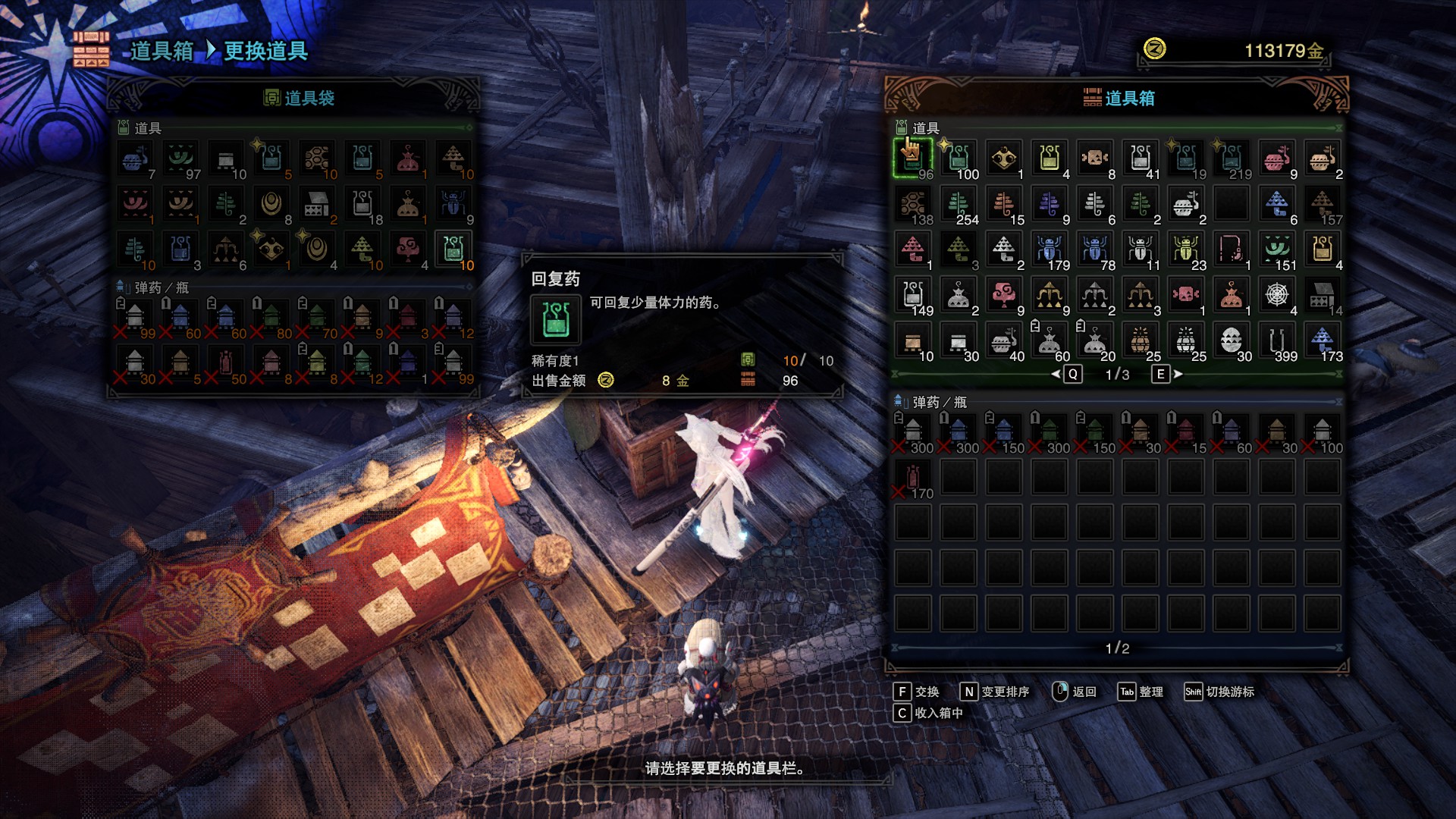Choose the blue nut stack of 7 in pouch

click(135, 158)
